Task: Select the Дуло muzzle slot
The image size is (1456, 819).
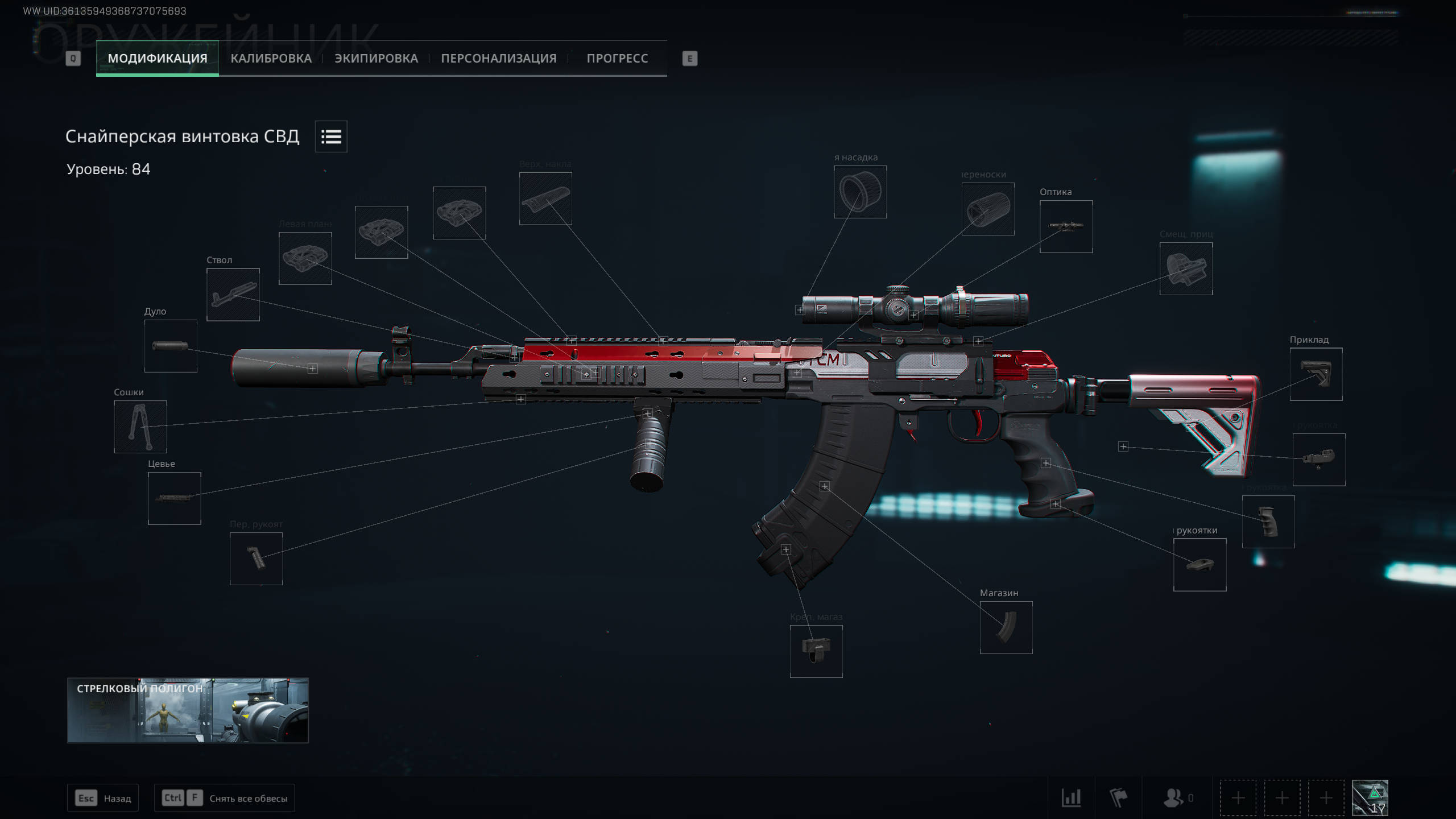Action: coord(171,346)
